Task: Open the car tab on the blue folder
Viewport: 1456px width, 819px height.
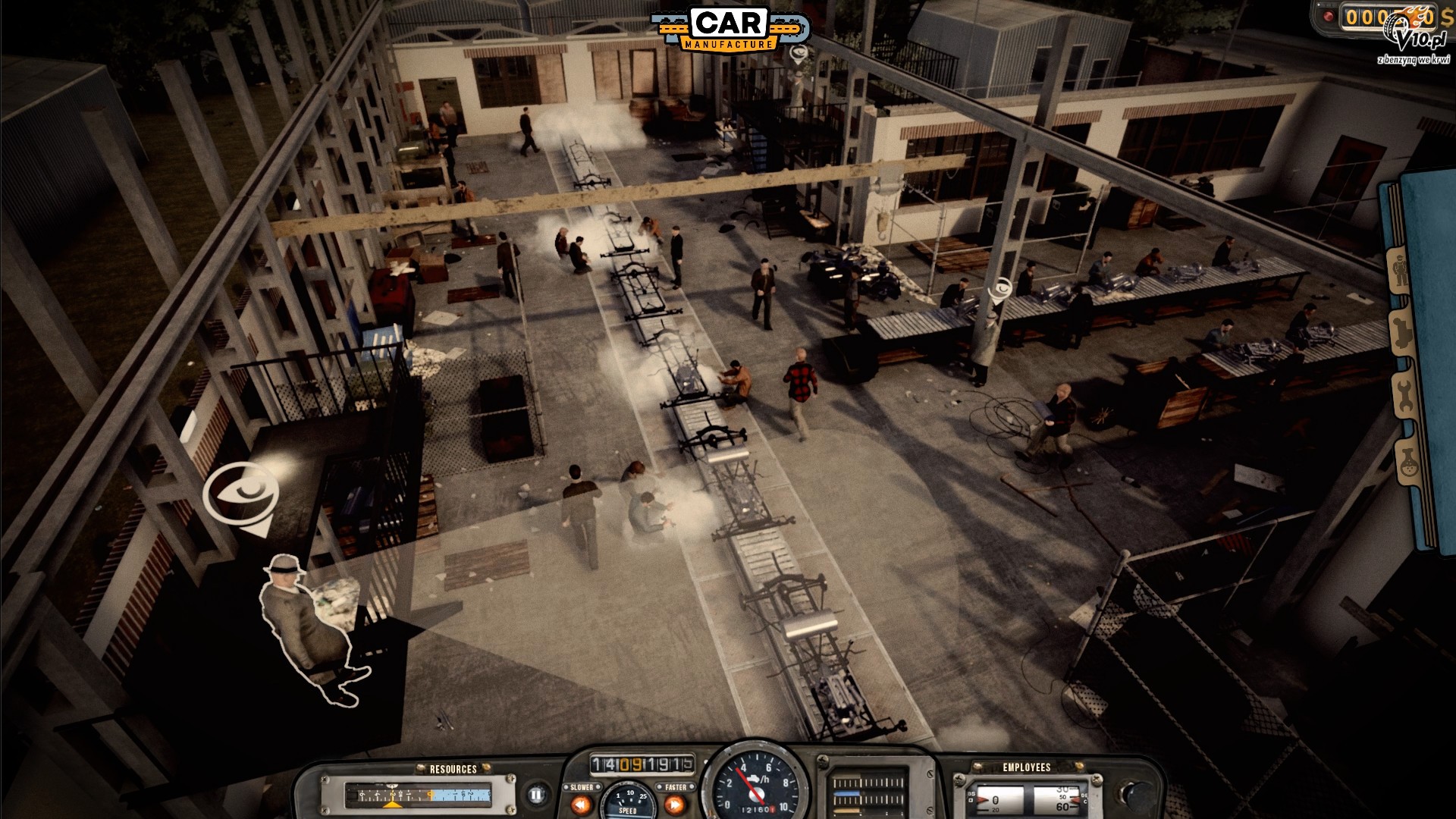Action: [1401, 333]
